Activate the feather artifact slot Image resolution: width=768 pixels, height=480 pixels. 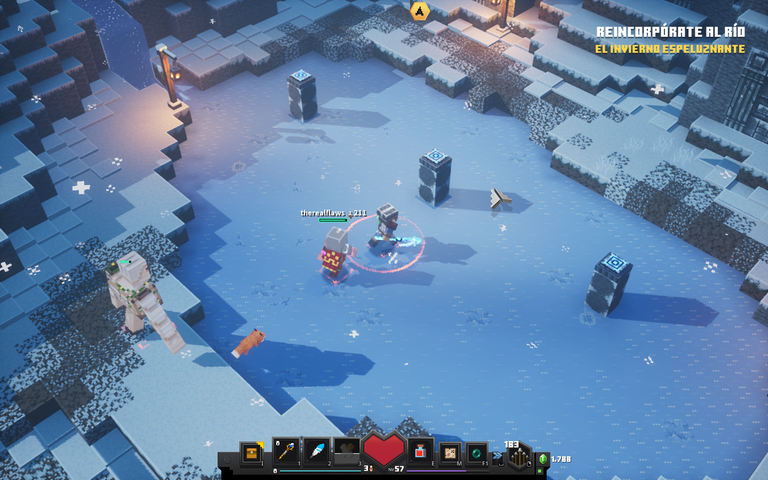point(316,453)
